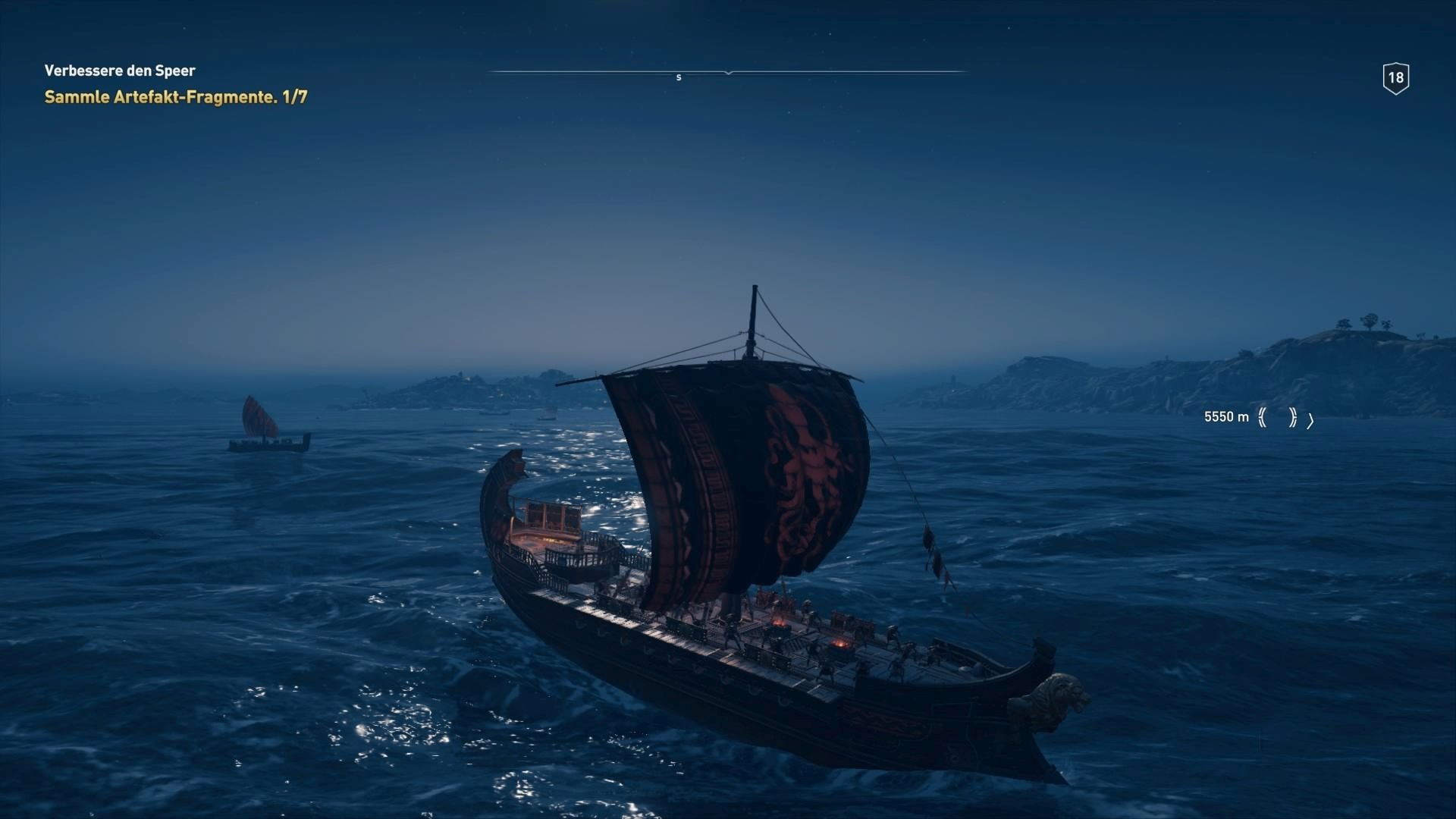Click the S marker on the compass bar
Image resolution: width=1456 pixels, height=819 pixels.
coord(679,77)
